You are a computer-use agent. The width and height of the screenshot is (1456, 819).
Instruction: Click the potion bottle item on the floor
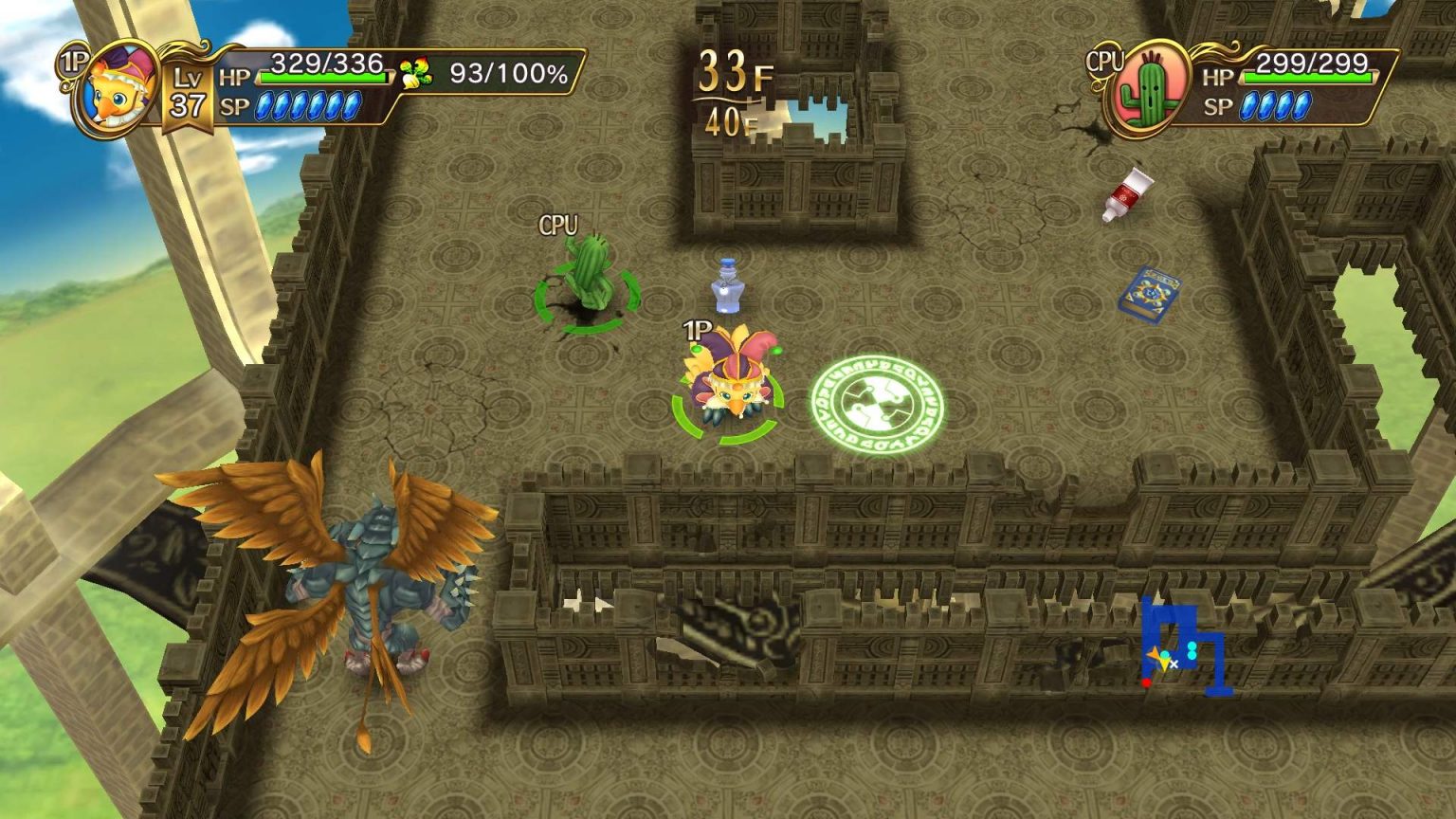point(728,284)
